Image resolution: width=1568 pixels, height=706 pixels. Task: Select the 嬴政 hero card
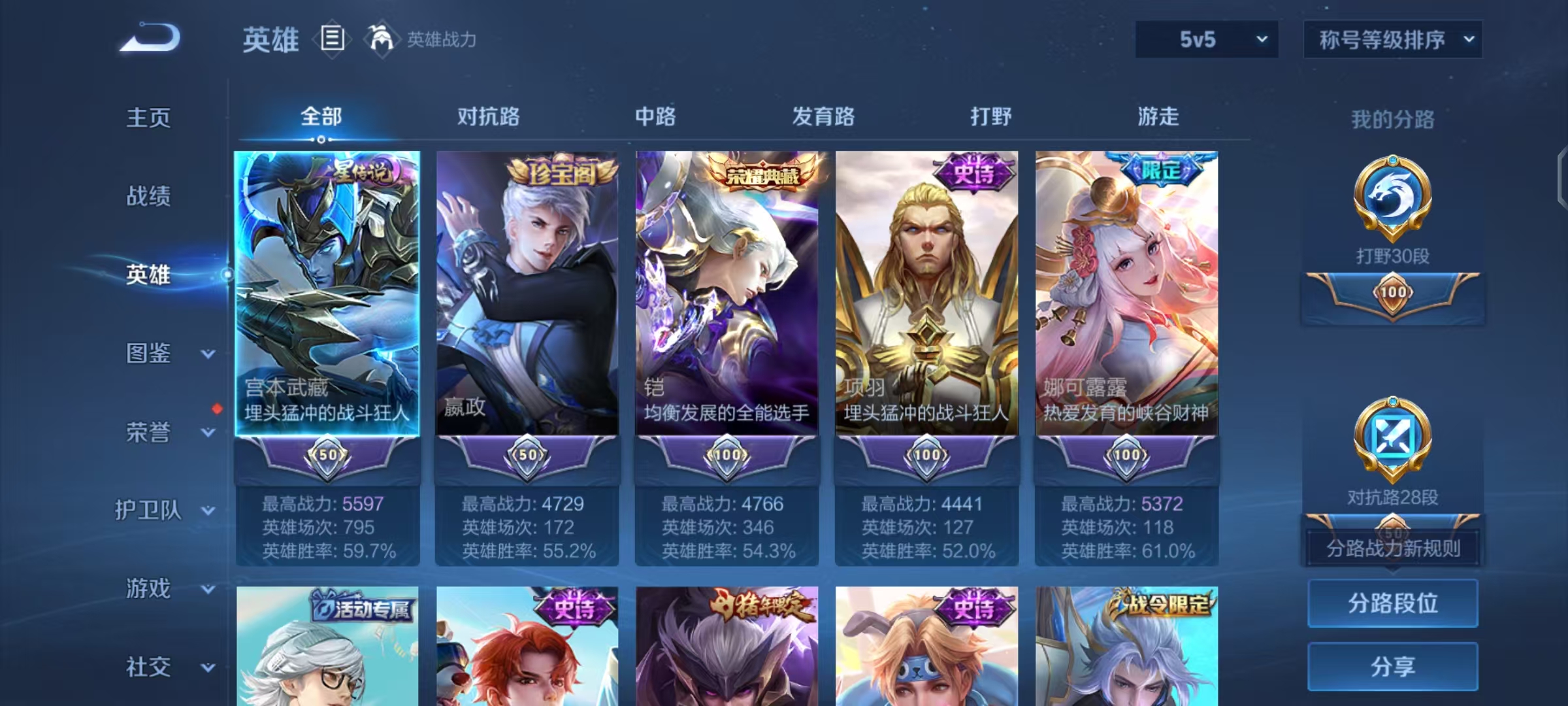tap(526, 294)
